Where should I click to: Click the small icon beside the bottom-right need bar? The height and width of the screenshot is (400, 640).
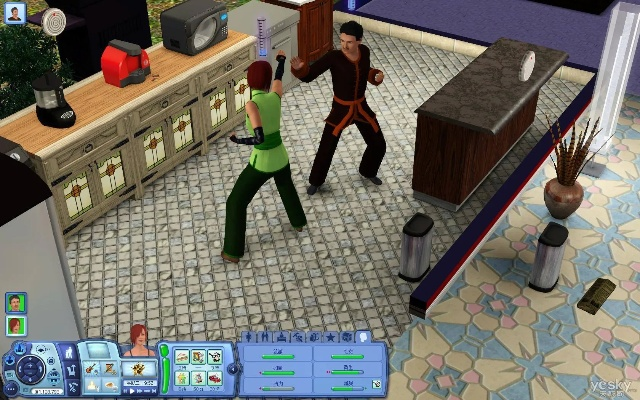point(376,383)
